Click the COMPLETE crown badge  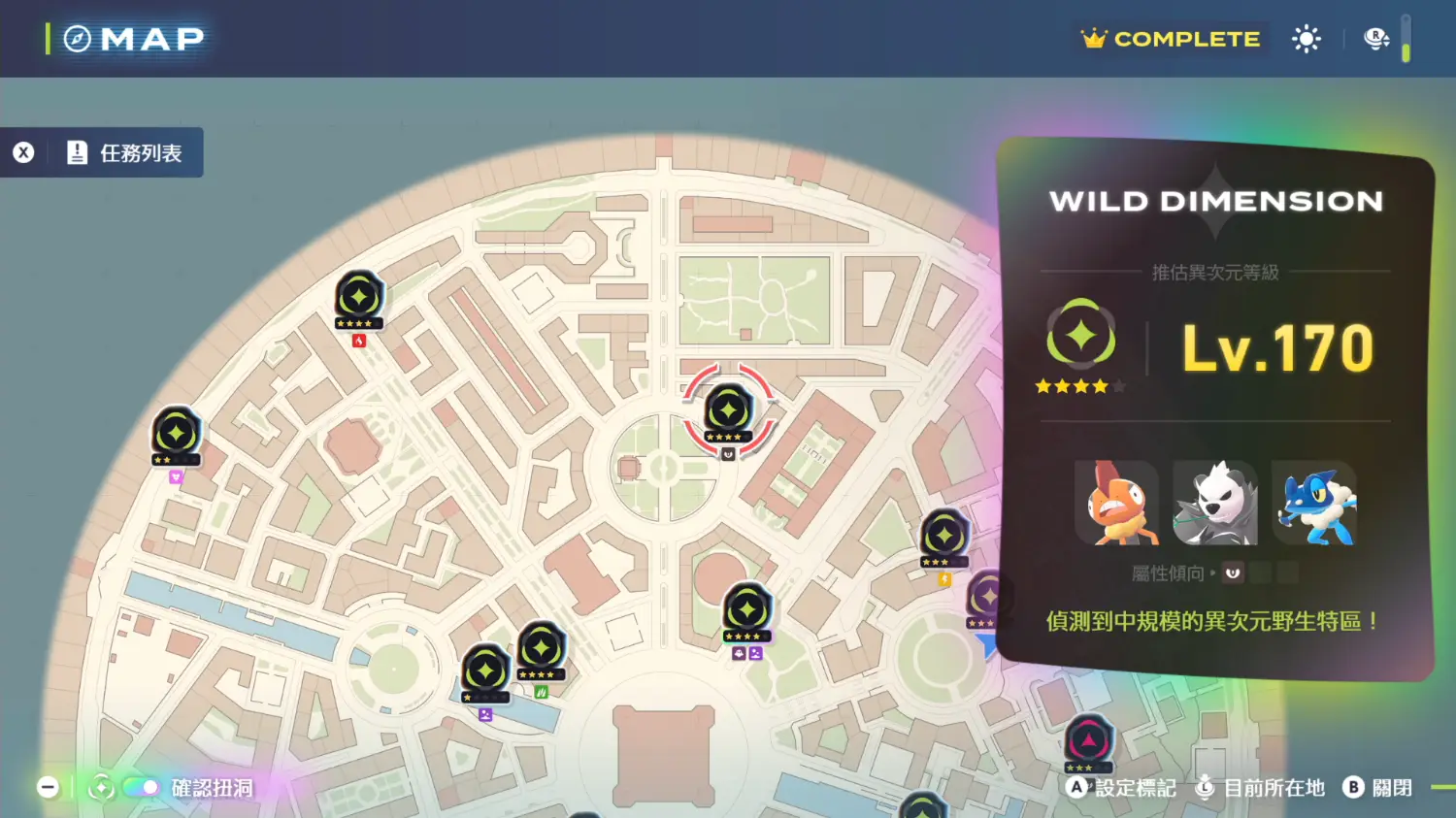pos(1172,39)
